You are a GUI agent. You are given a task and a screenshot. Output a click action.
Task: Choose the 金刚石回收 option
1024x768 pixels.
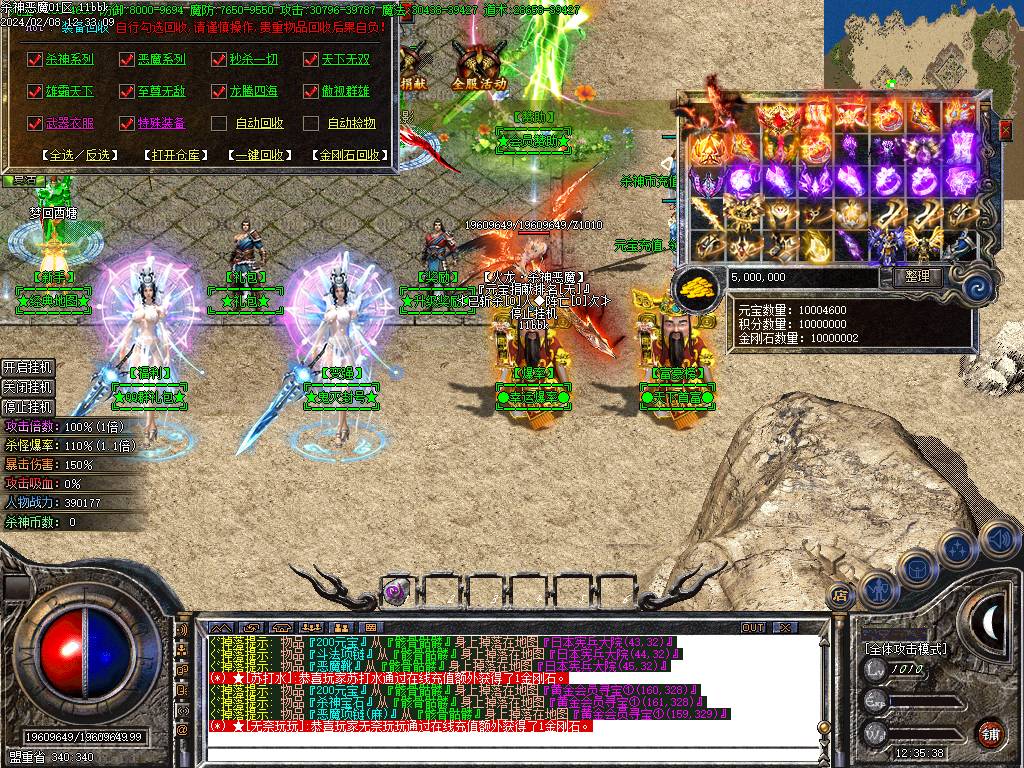(349, 155)
